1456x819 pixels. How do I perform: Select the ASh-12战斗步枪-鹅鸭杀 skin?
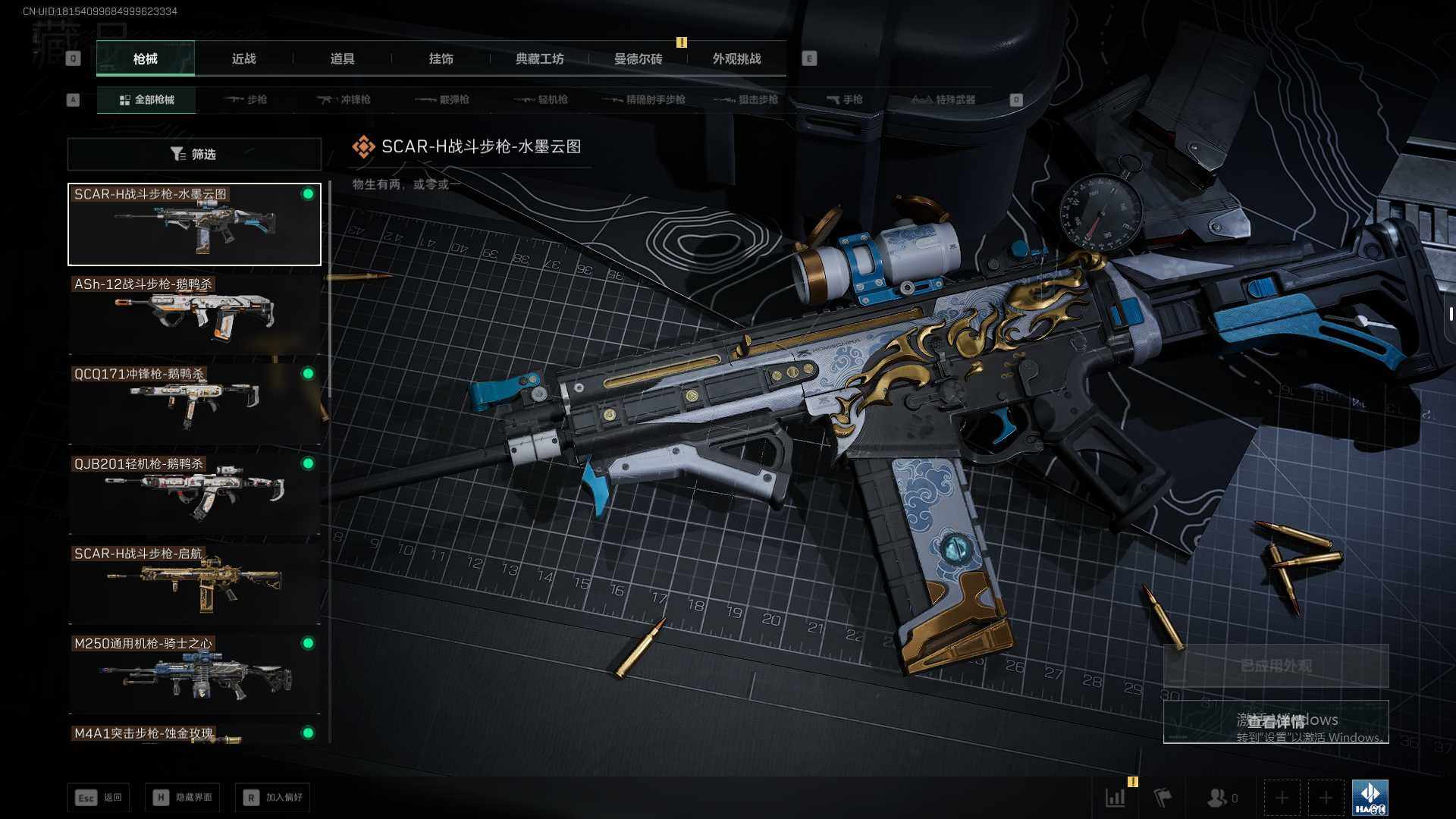click(194, 314)
